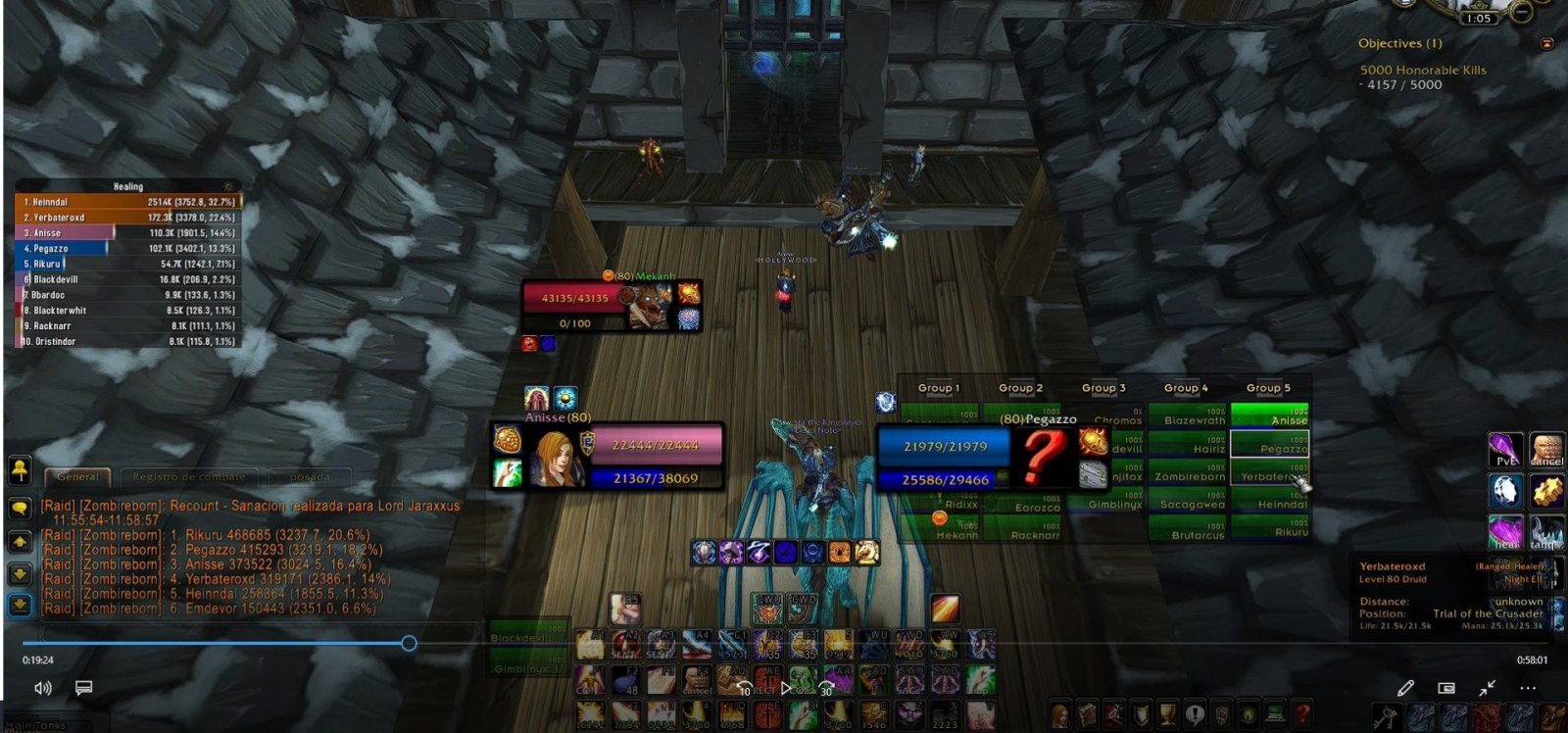
Task: Mute the video with the speaker icon
Action: click(x=43, y=688)
